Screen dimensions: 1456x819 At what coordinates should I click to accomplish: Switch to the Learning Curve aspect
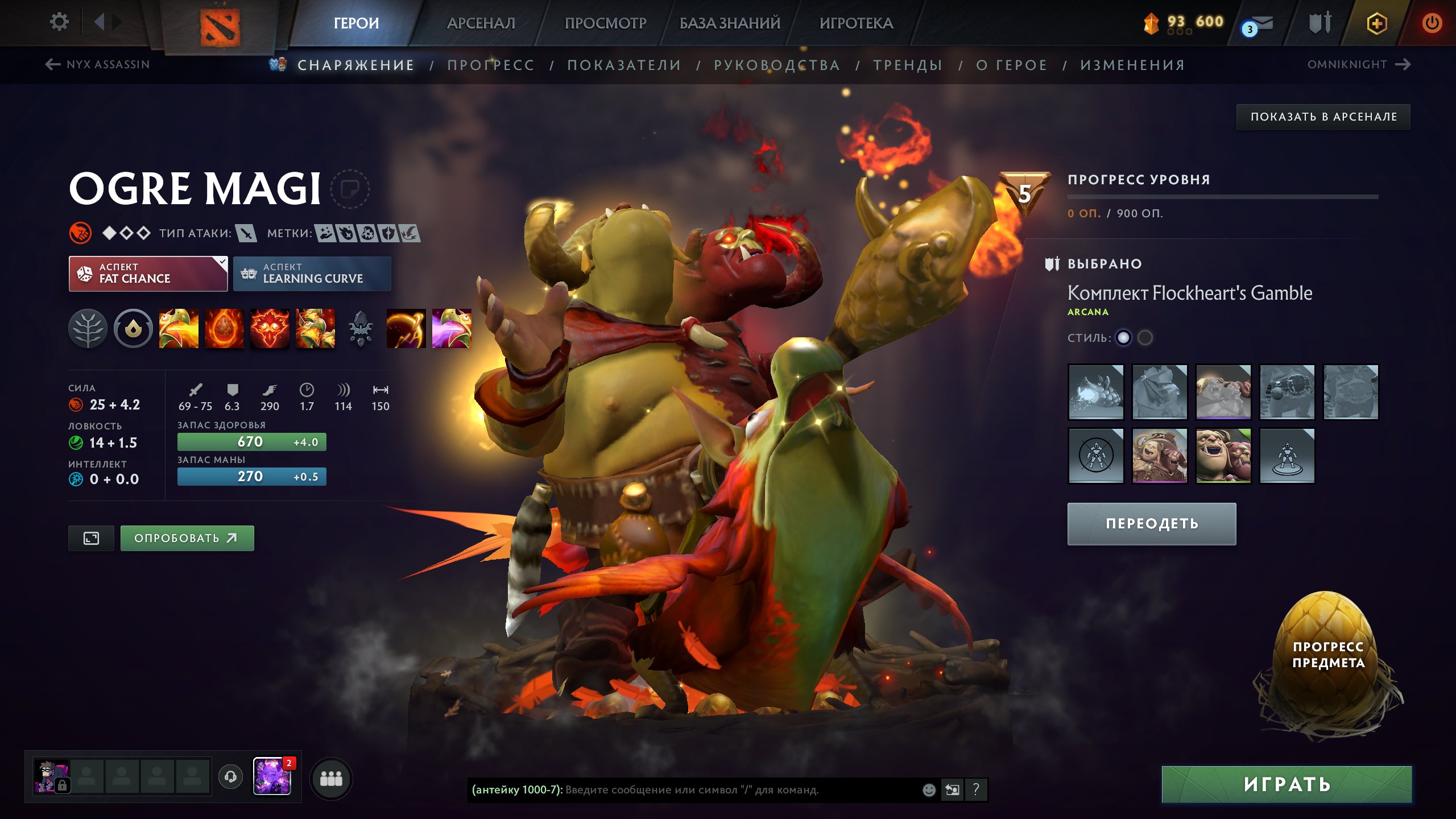coord(312,274)
